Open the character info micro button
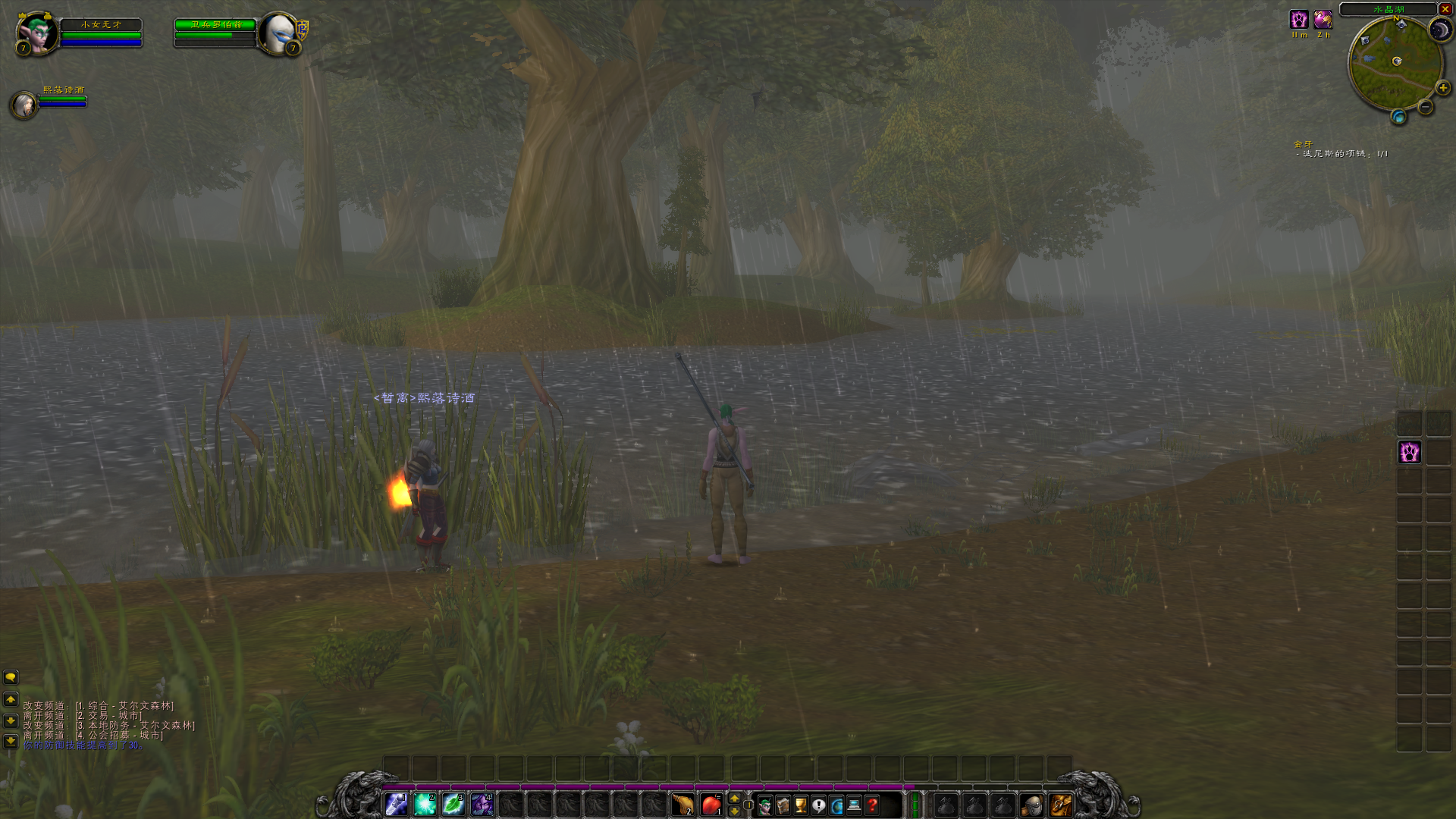The height and width of the screenshot is (819, 1456). tap(764, 805)
